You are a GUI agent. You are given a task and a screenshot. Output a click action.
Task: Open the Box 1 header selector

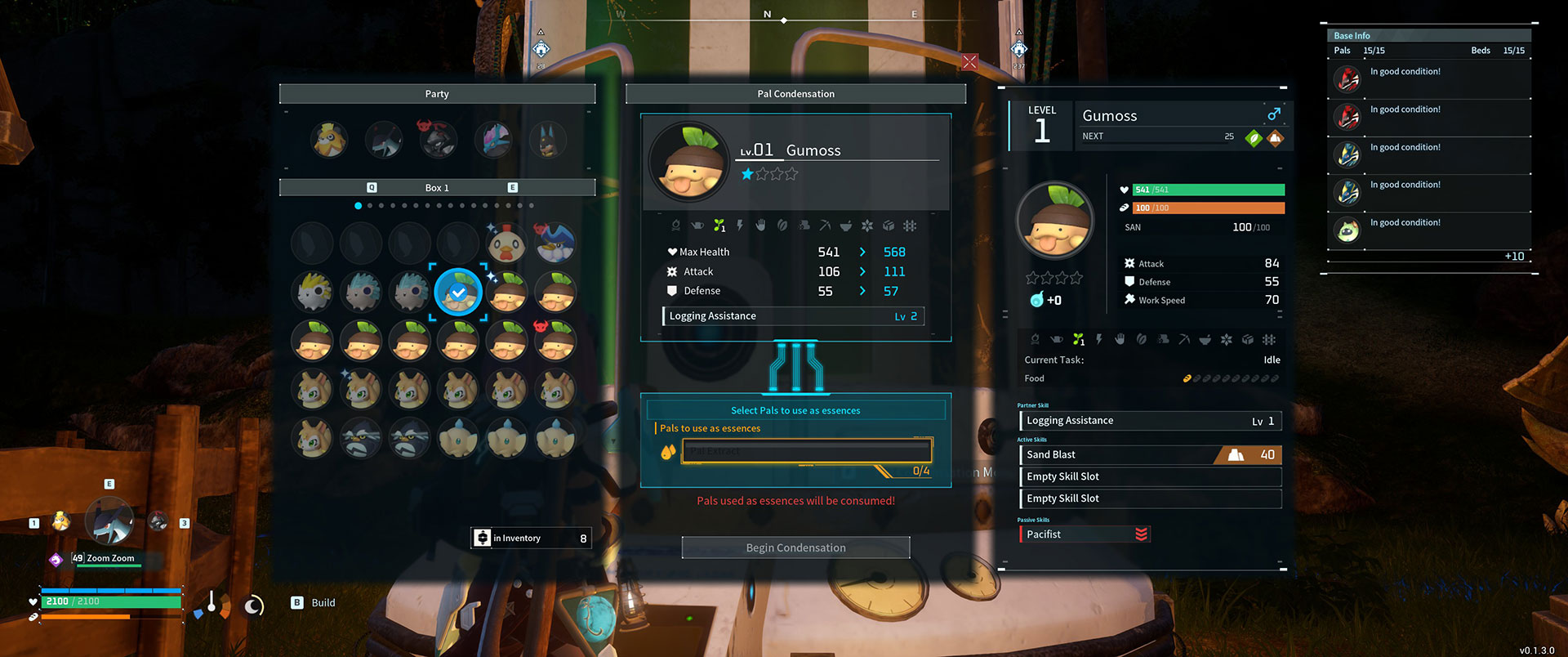tap(437, 188)
